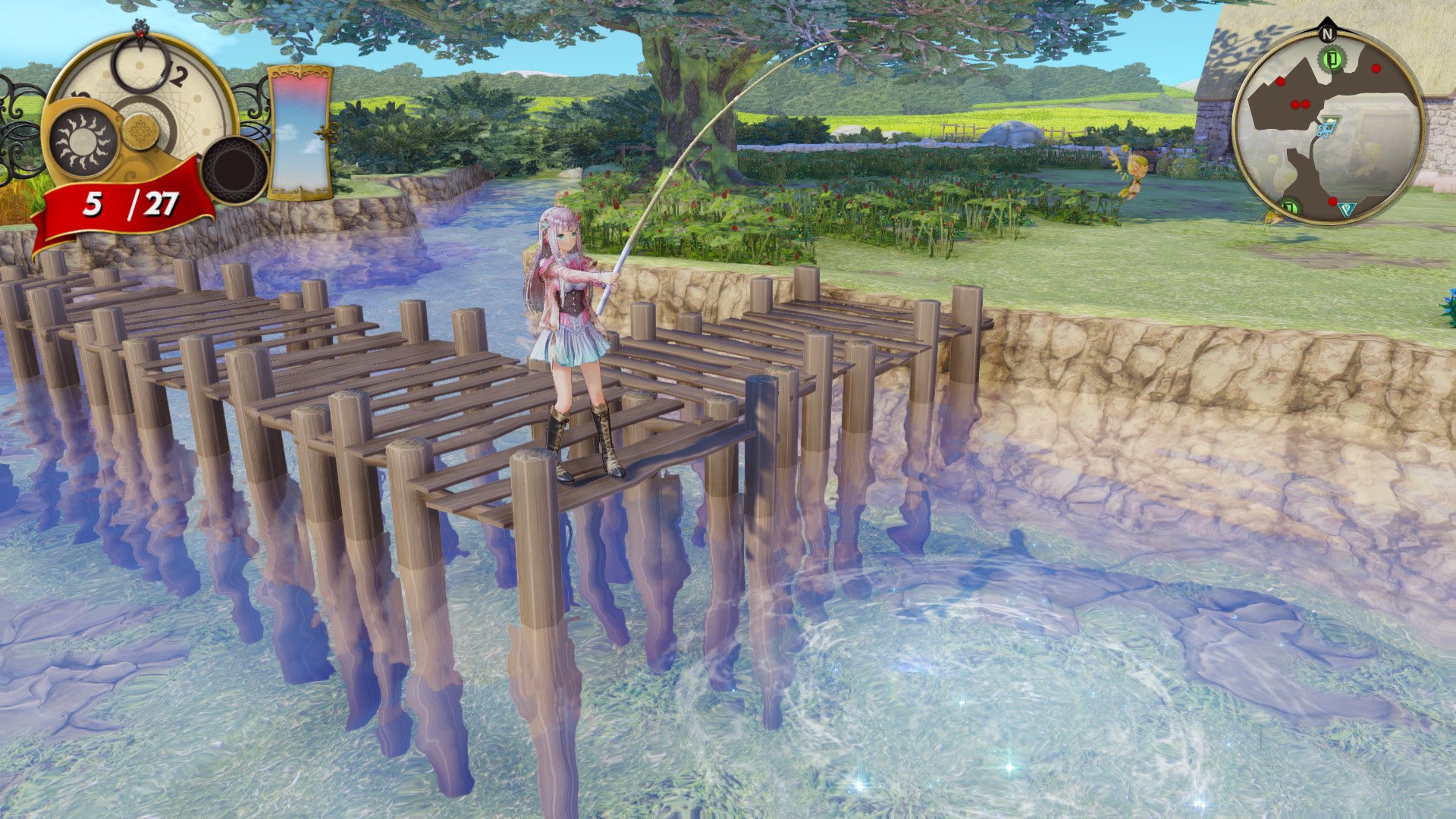The height and width of the screenshot is (819, 1456).
Task: Select the dark moon circle beside the clock
Action: (234, 167)
